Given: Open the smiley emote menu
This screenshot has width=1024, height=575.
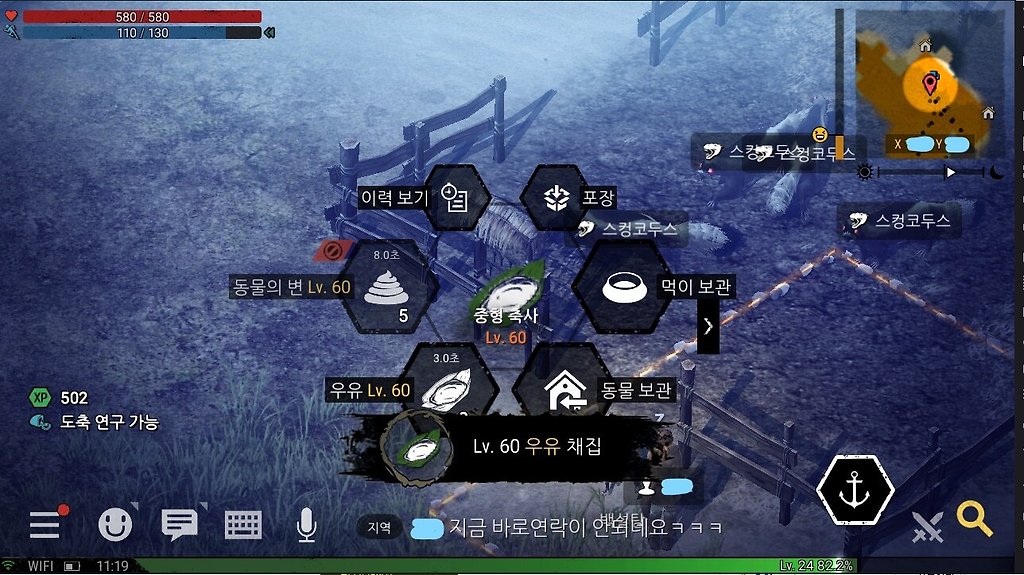Looking at the screenshot, I should [115, 524].
